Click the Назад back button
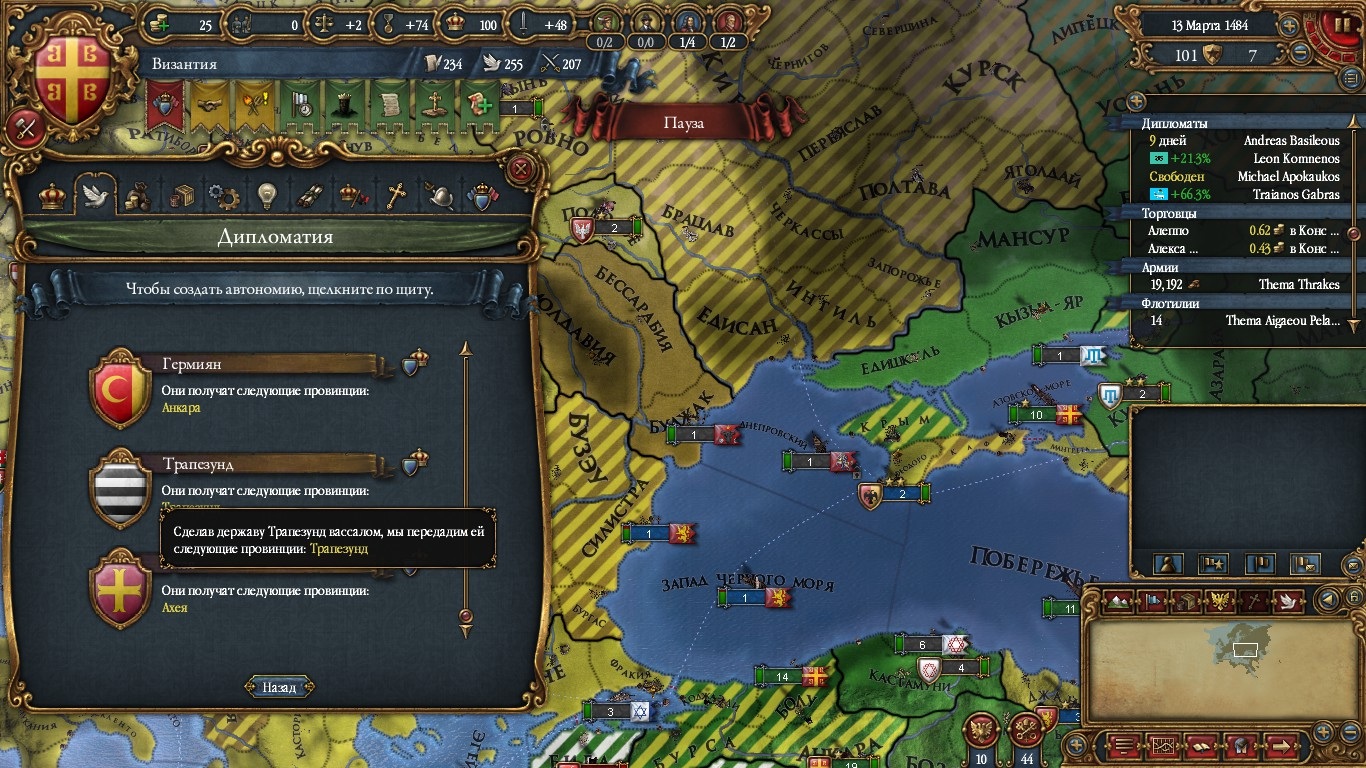Image resolution: width=1366 pixels, height=768 pixels. (x=279, y=687)
